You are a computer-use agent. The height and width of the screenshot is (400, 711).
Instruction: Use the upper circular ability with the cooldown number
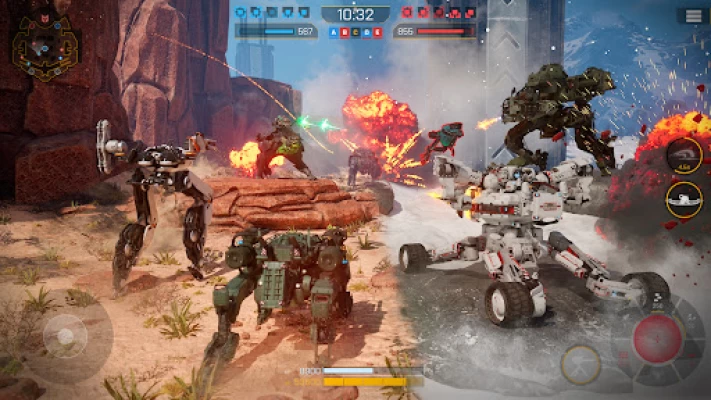click(x=684, y=155)
